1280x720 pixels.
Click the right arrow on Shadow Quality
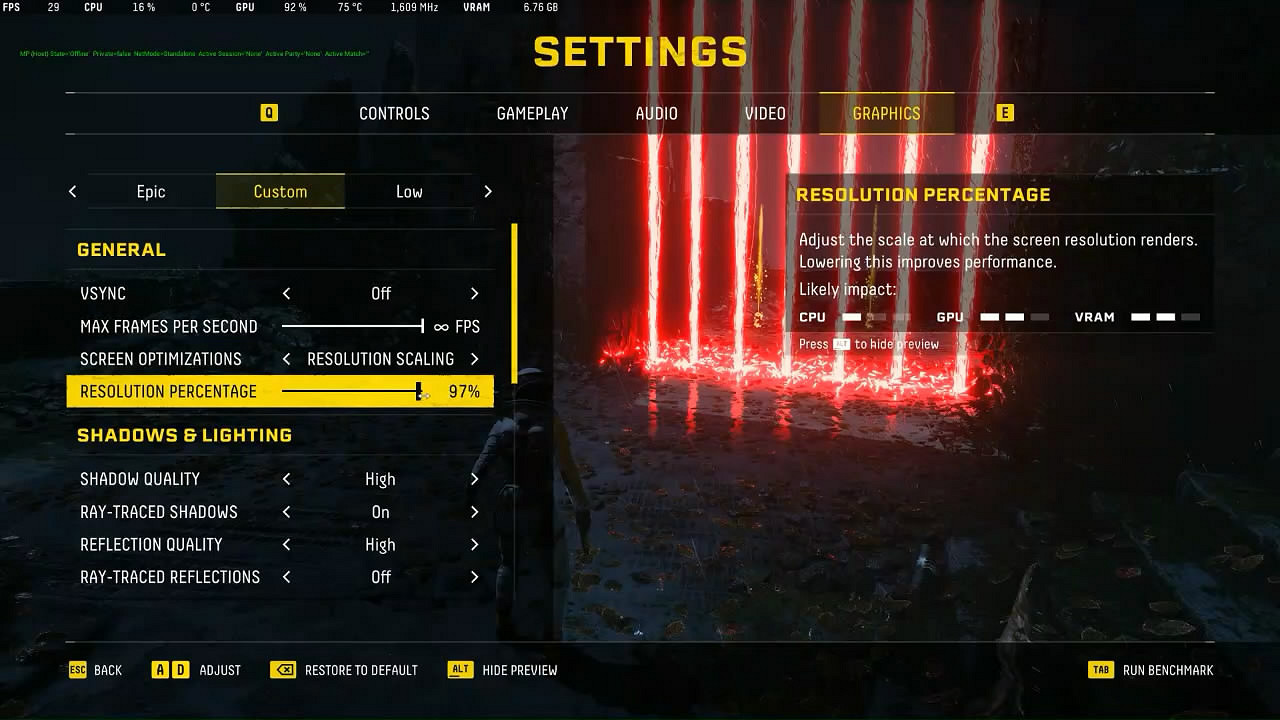pos(475,479)
